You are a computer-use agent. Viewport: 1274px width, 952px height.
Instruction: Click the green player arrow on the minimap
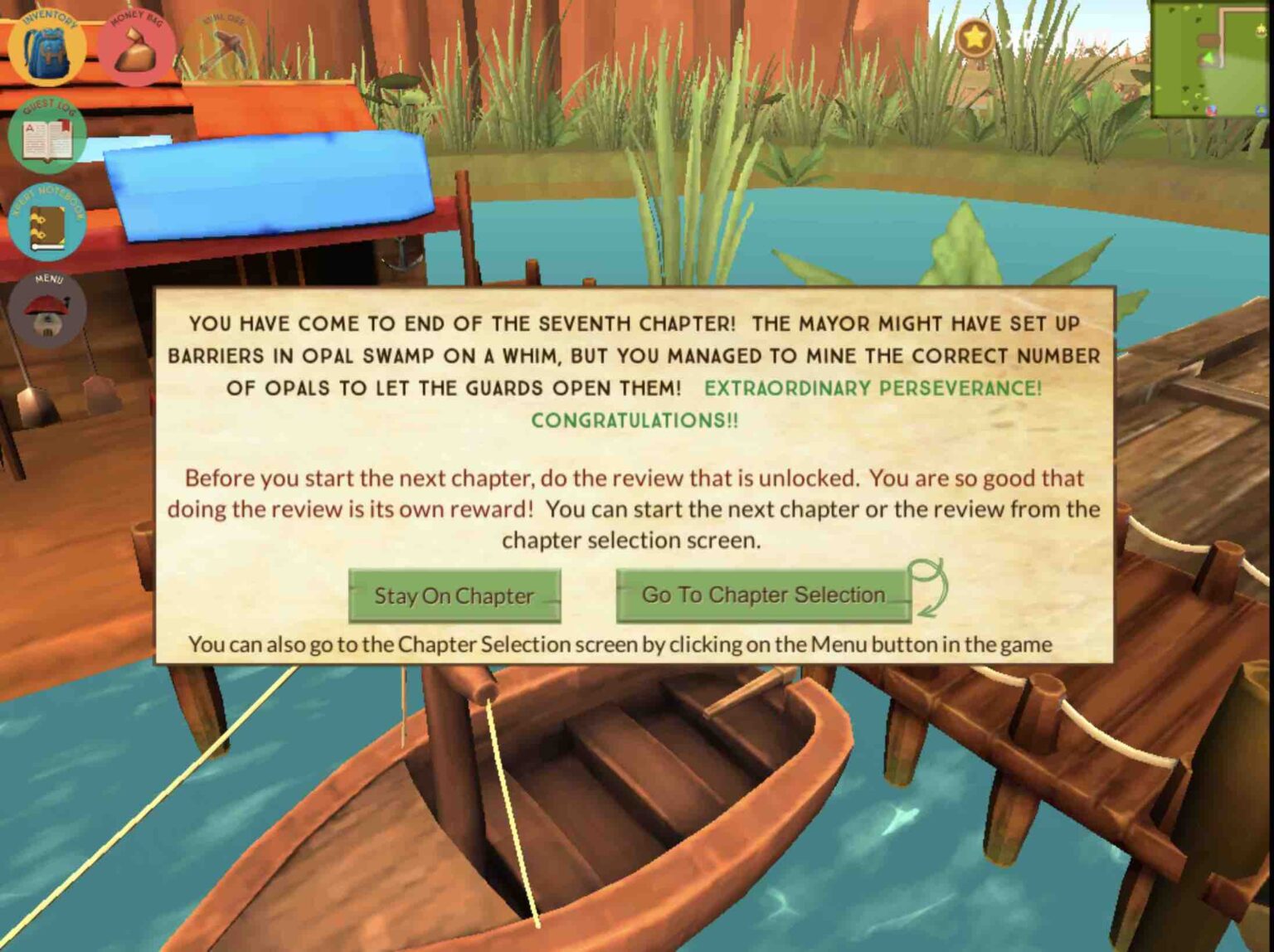[1208, 56]
